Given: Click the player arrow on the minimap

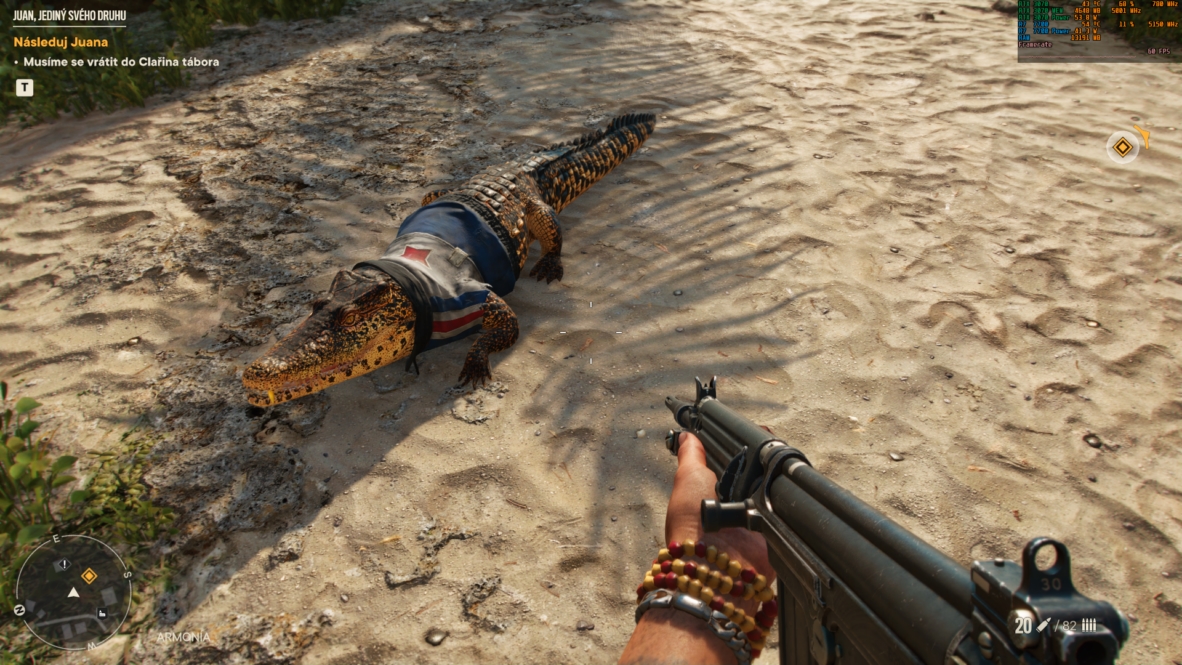Looking at the screenshot, I should point(73,593).
